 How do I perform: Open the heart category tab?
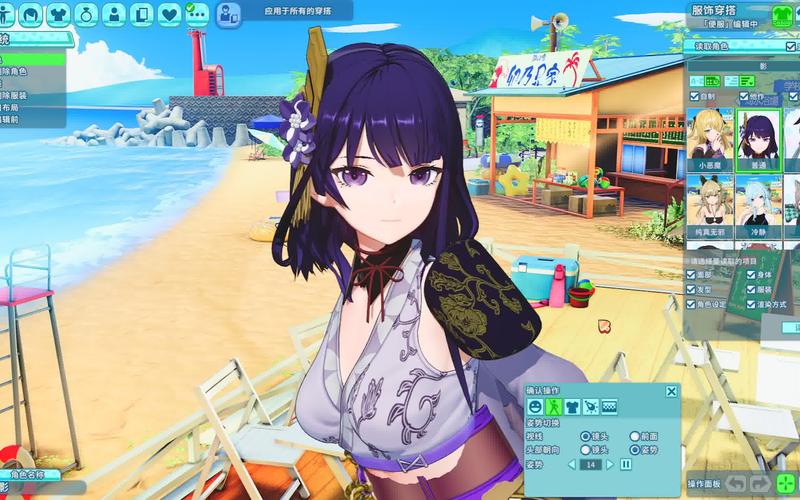point(169,14)
